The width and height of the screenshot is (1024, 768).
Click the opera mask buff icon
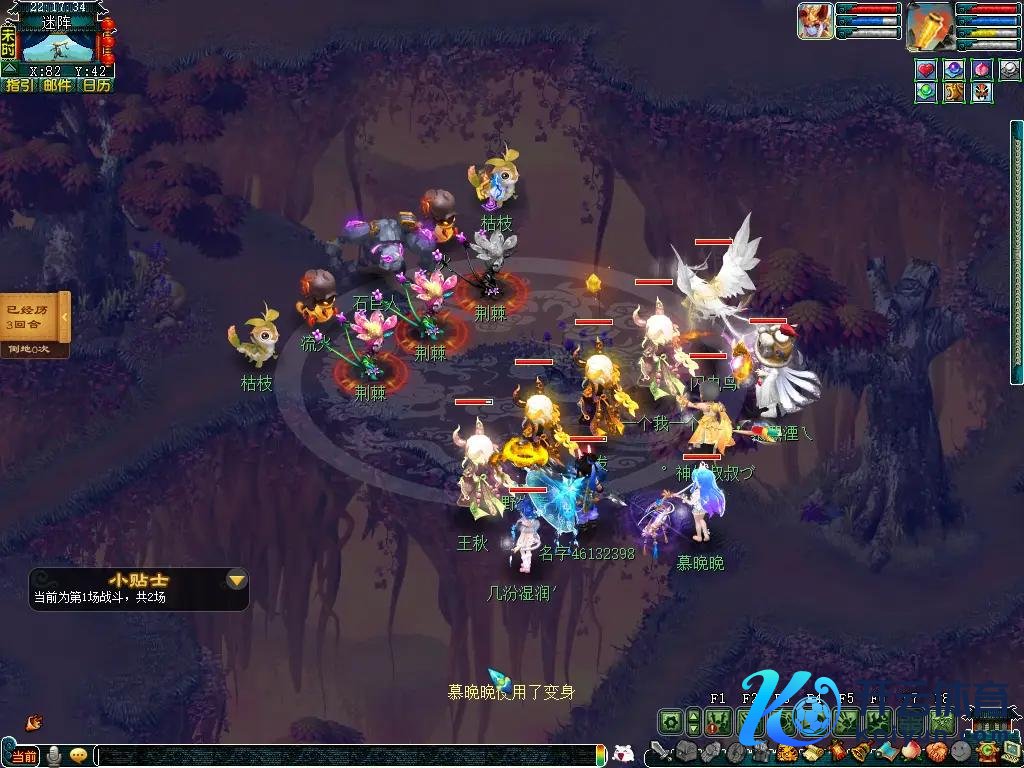pos(982,92)
